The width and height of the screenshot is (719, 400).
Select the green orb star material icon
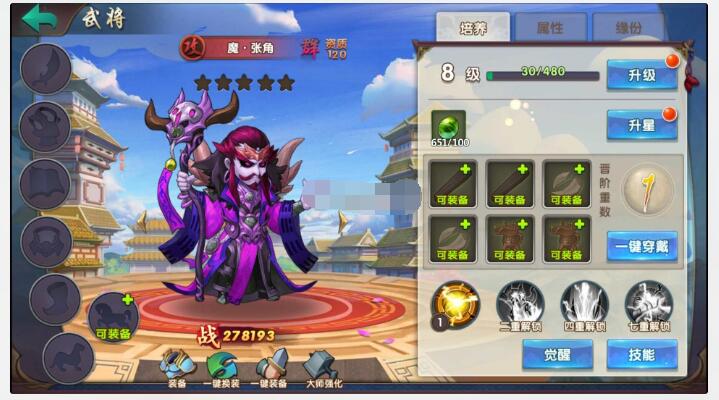click(448, 126)
